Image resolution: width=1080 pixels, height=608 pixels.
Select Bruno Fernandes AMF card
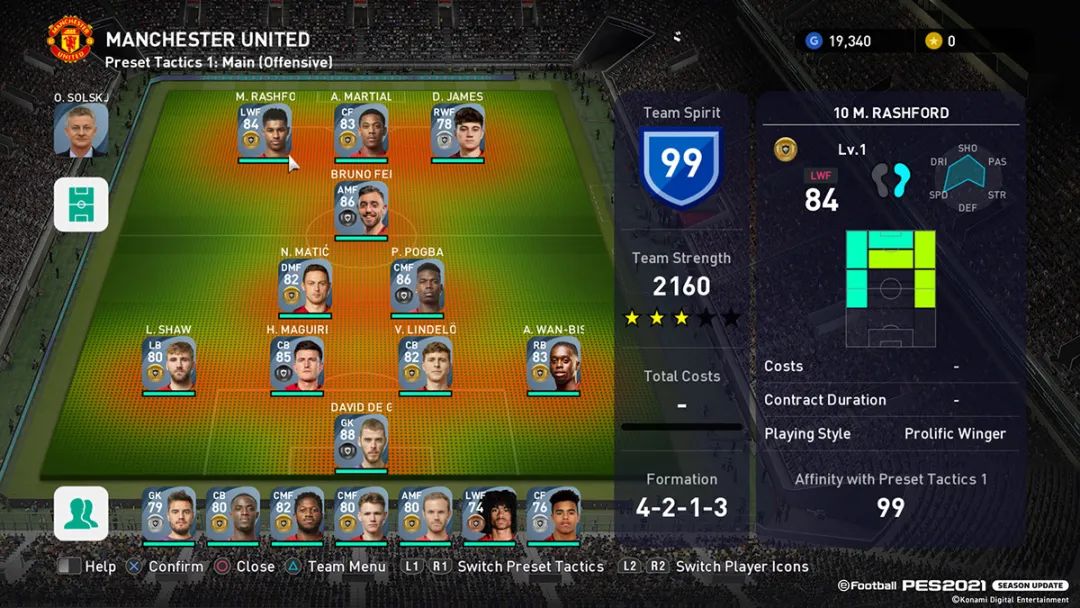click(361, 210)
